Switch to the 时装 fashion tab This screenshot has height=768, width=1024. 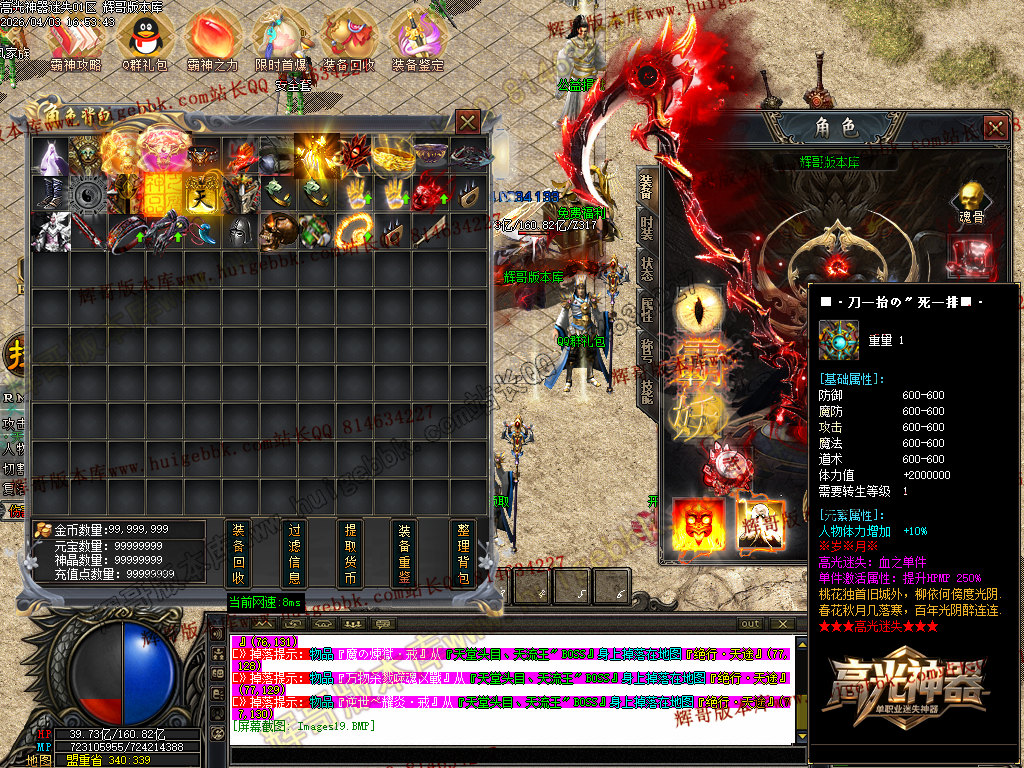coord(647,230)
